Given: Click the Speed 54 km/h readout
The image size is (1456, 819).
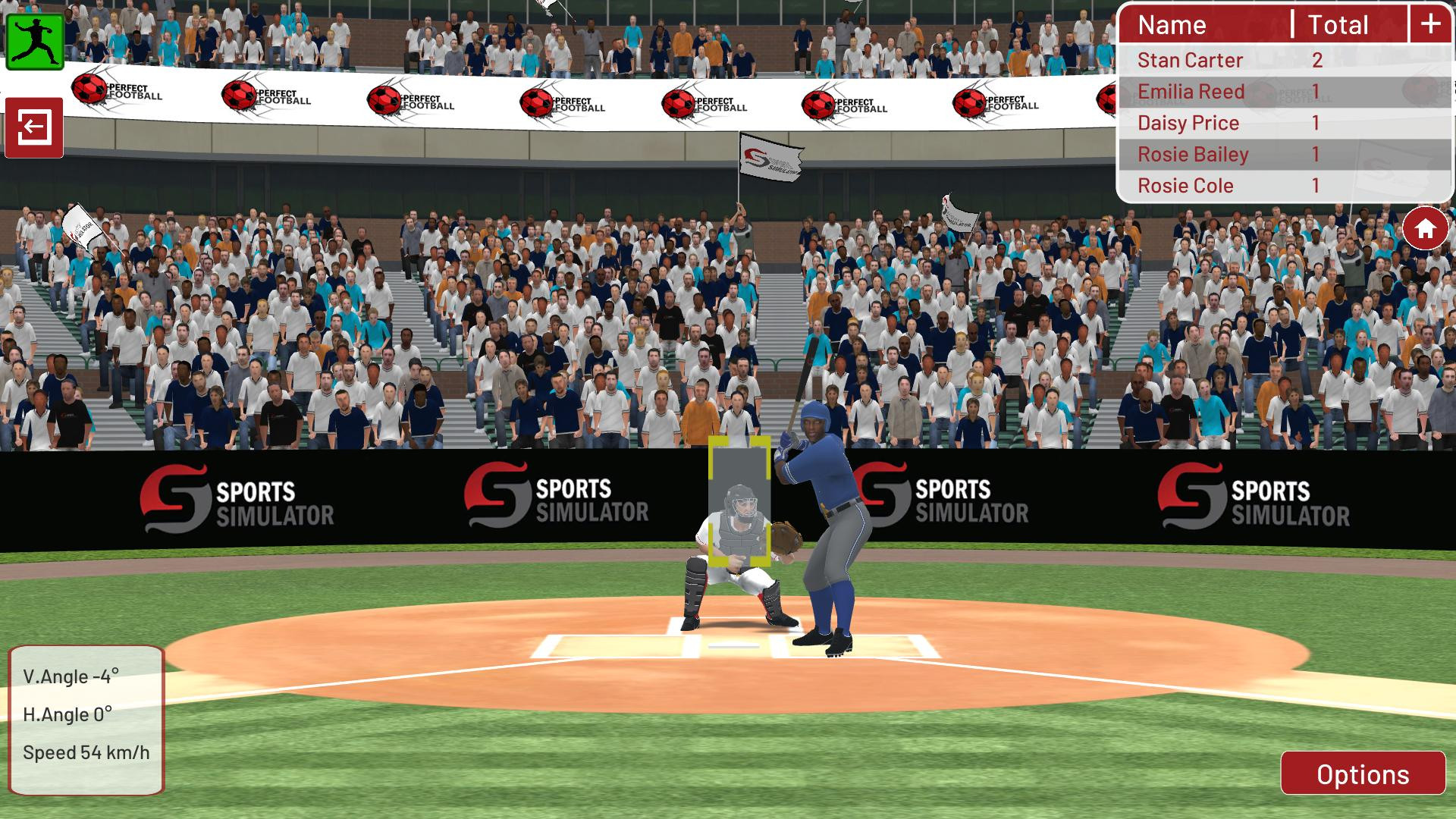Looking at the screenshot, I should tap(86, 752).
